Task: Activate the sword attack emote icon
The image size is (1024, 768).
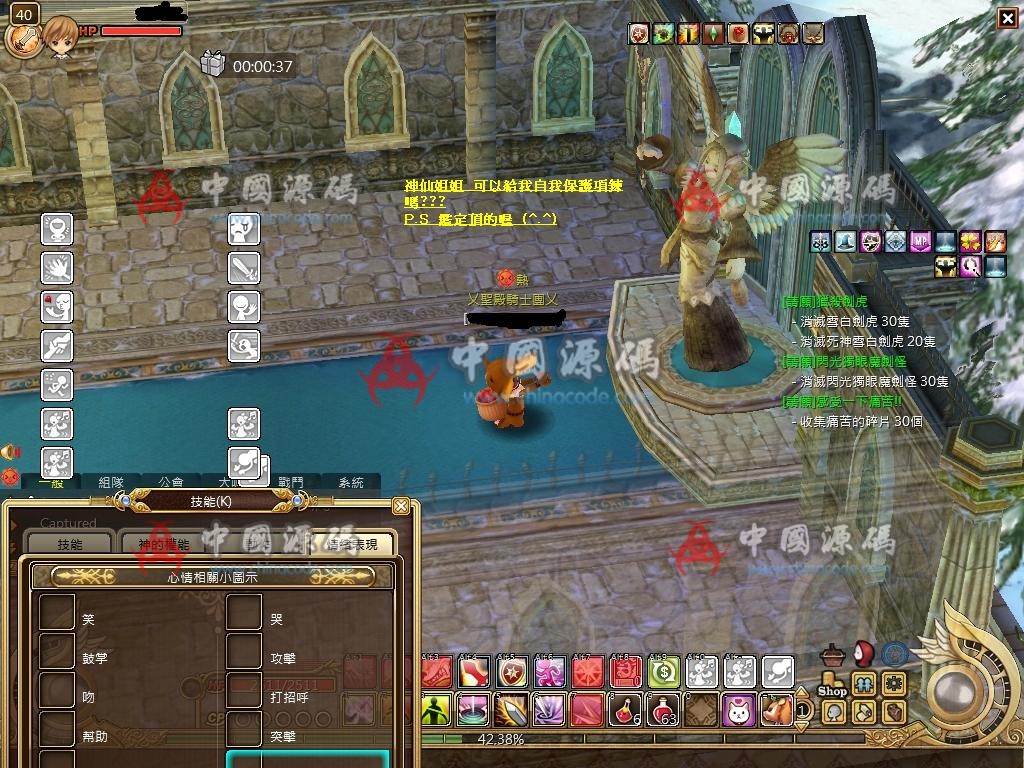Action: [x=244, y=268]
